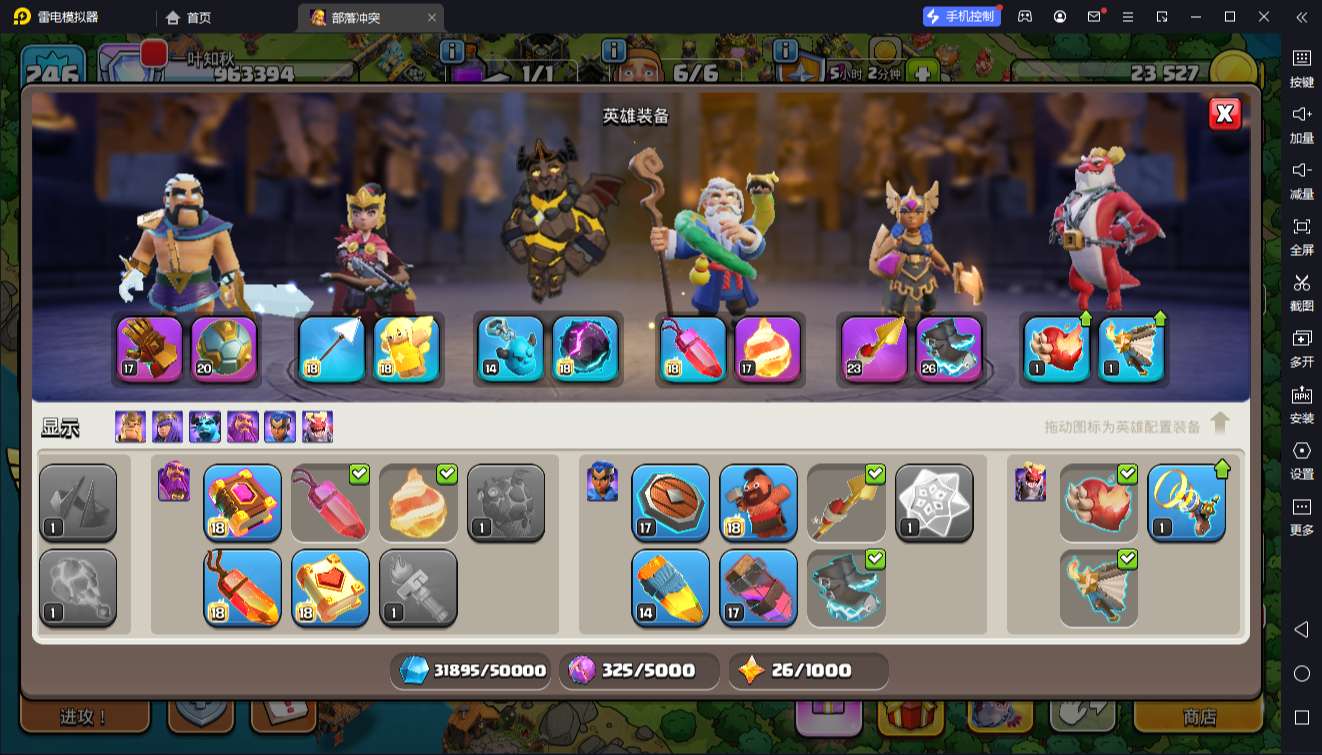Close the hero equipment window
This screenshot has height=755, width=1322.
[x=1225, y=114]
